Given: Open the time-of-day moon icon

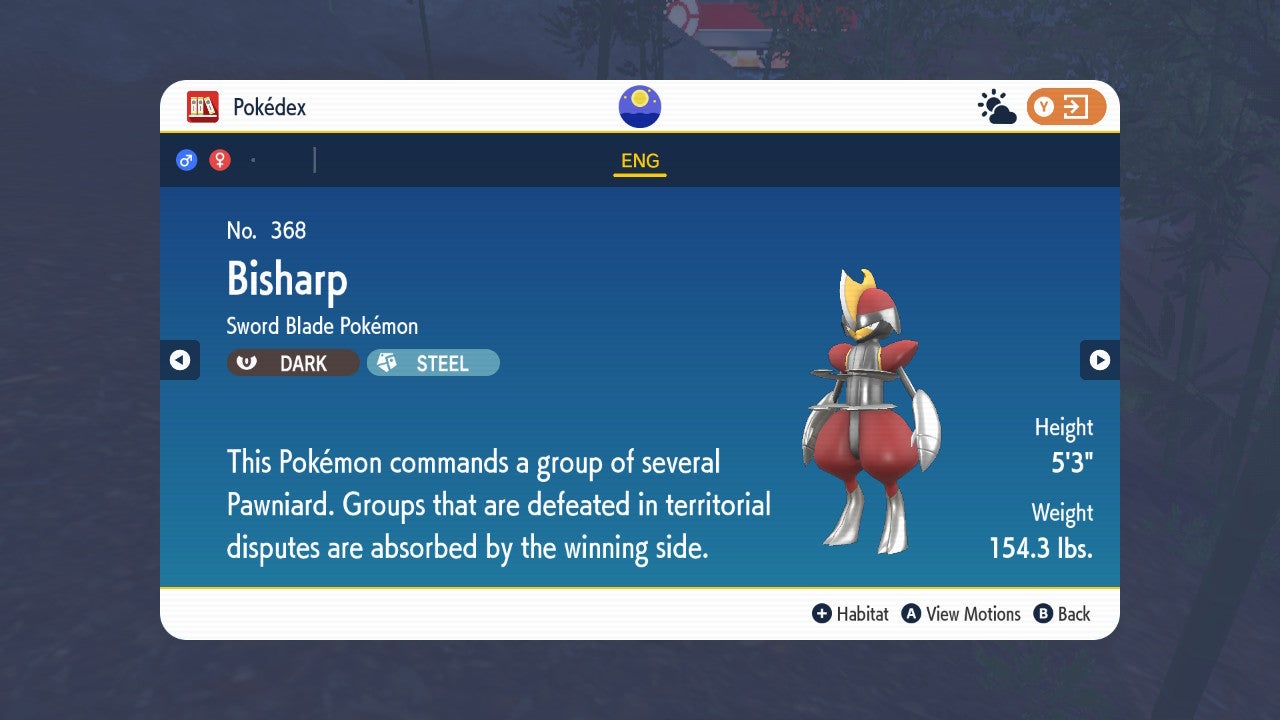Looking at the screenshot, I should click(639, 104).
